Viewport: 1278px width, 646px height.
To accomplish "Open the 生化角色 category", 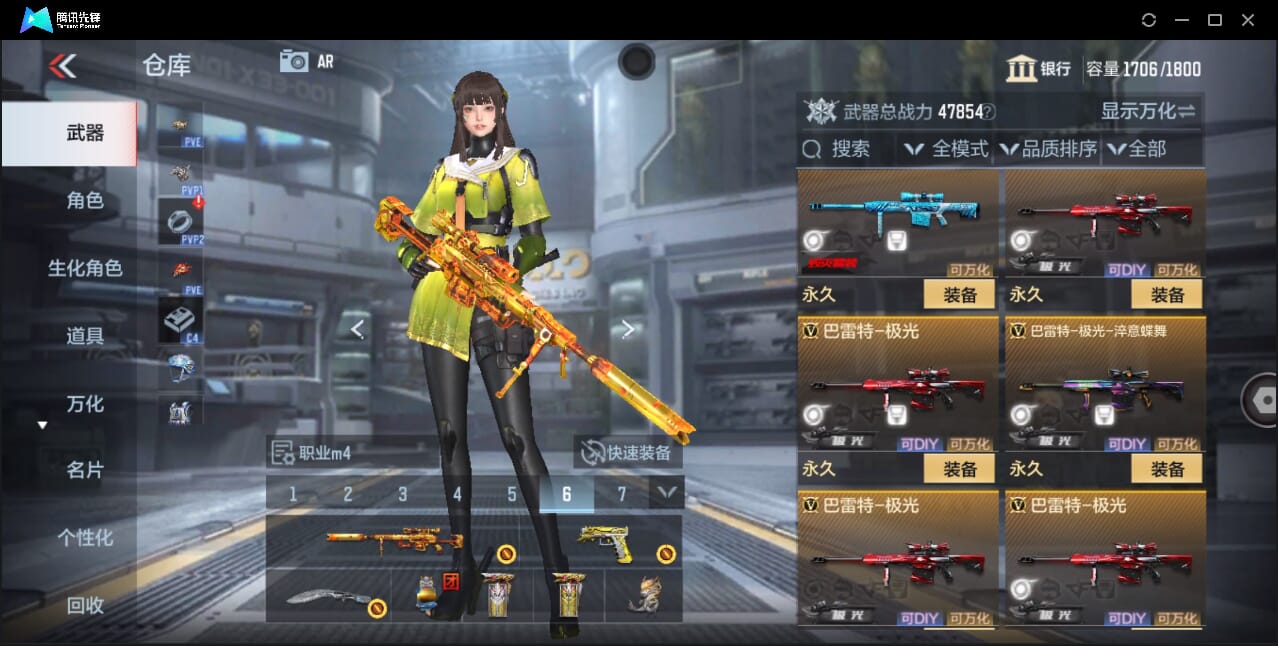I will click(85, 268).
